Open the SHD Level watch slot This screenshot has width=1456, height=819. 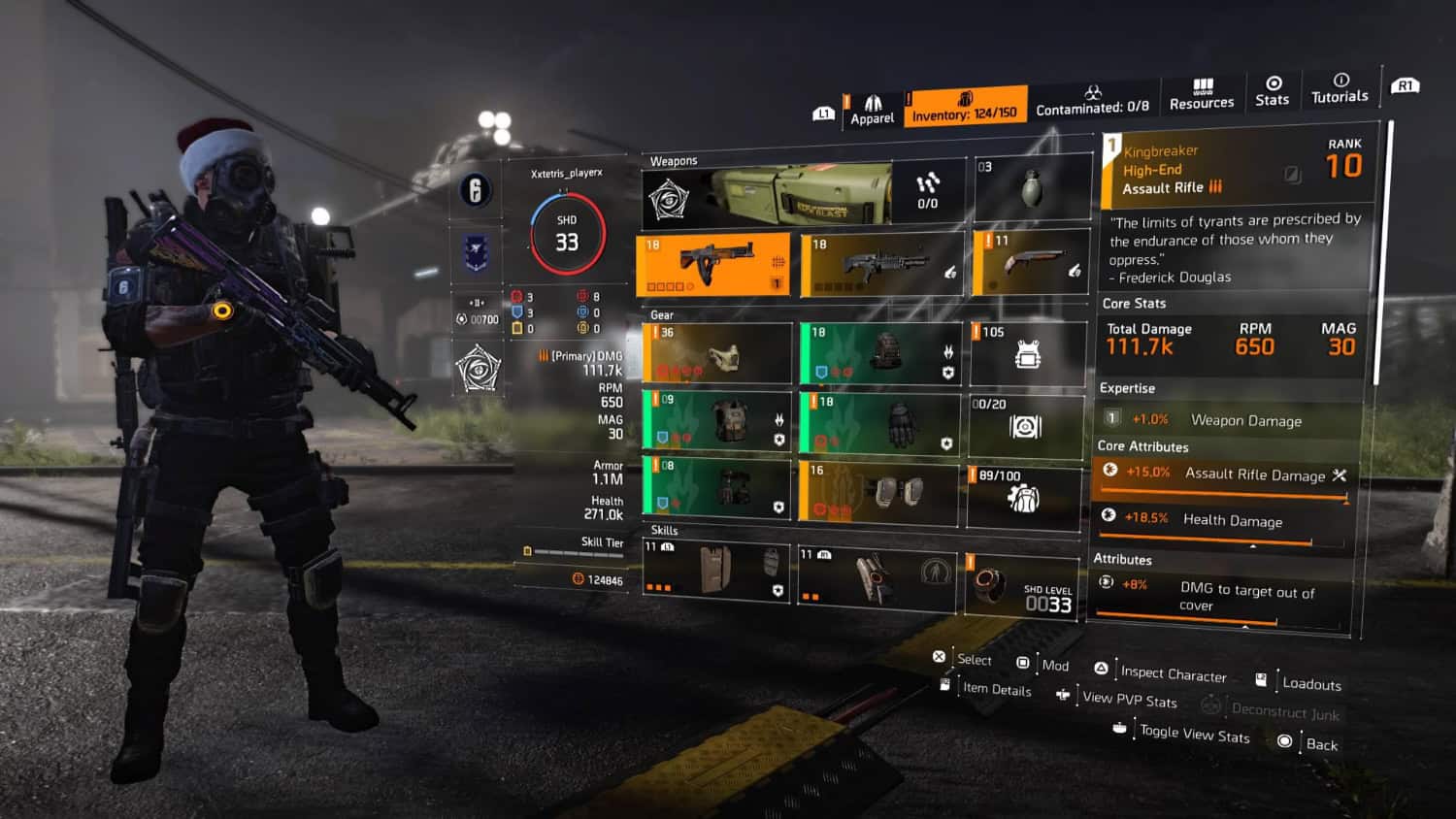[1022, 586]
